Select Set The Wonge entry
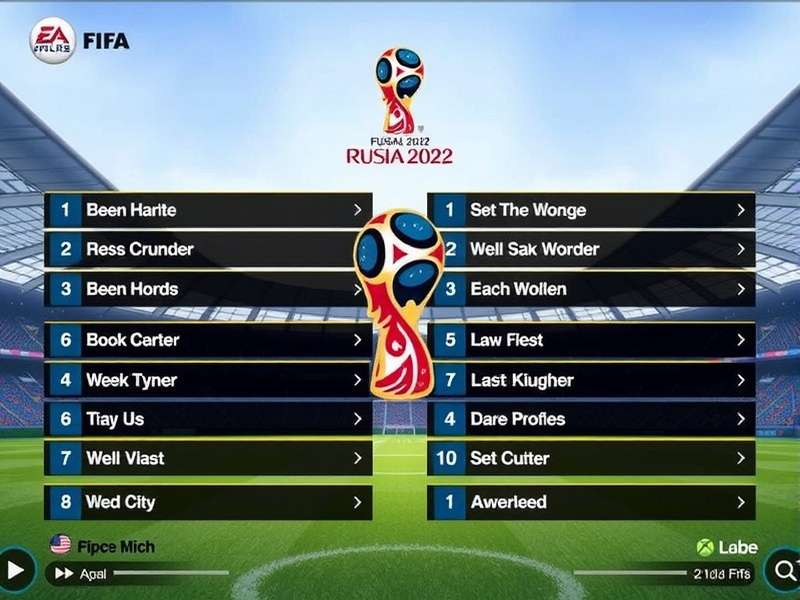 pyautogui.click(x=592, y=210)
